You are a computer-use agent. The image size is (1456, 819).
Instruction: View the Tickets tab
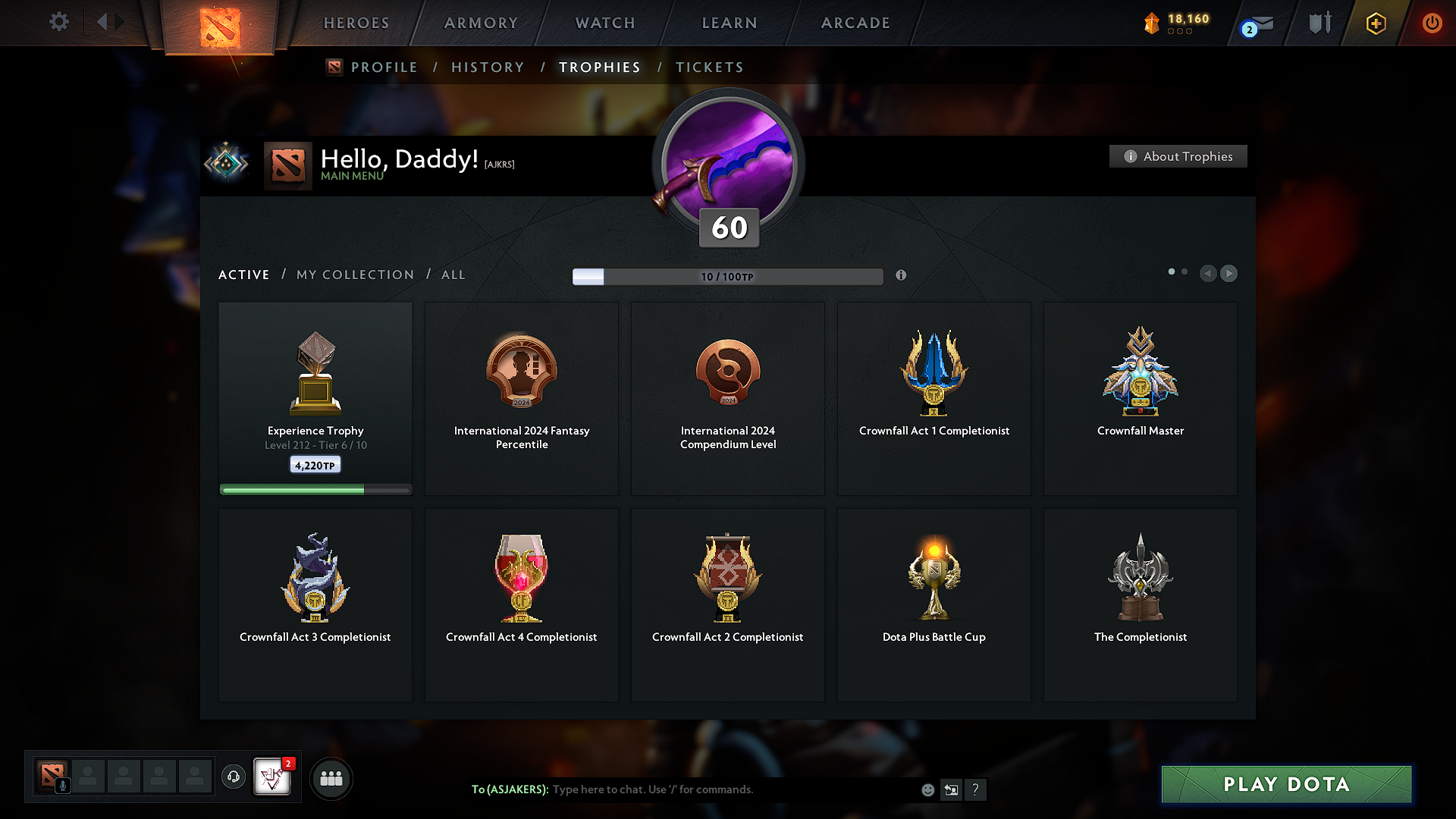click(x=709, y=67)
